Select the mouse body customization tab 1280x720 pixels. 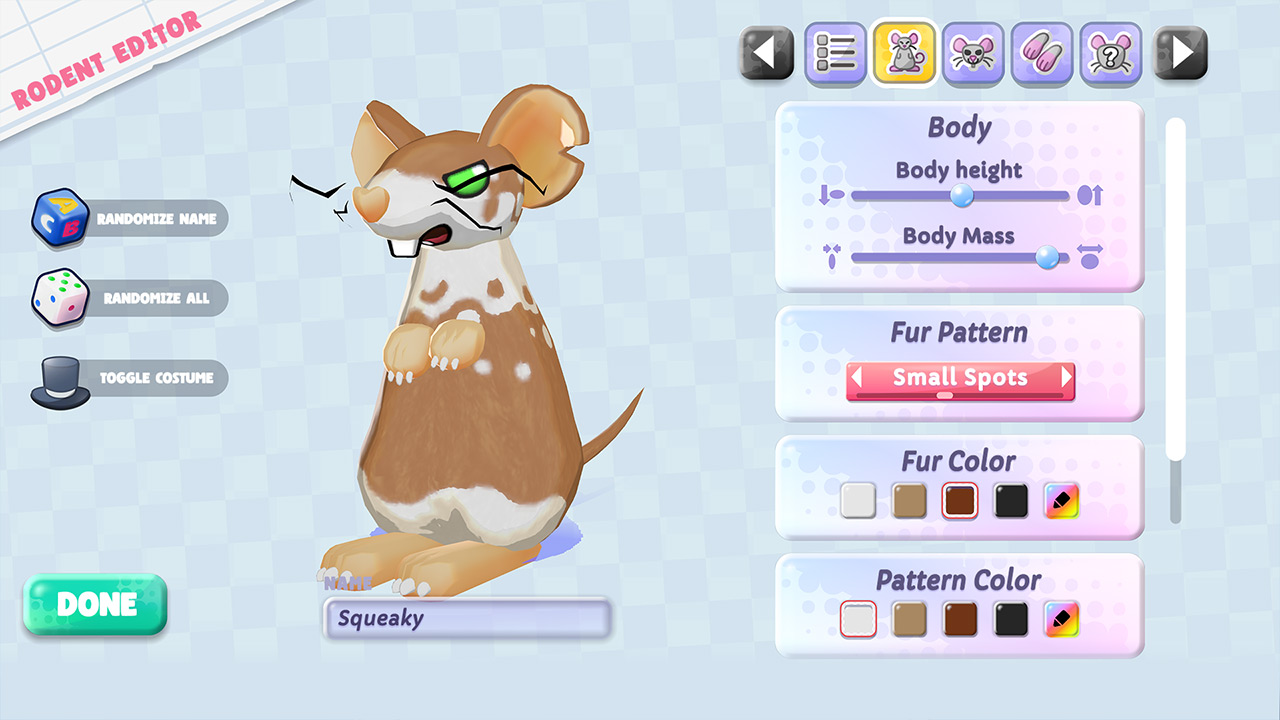904,54
